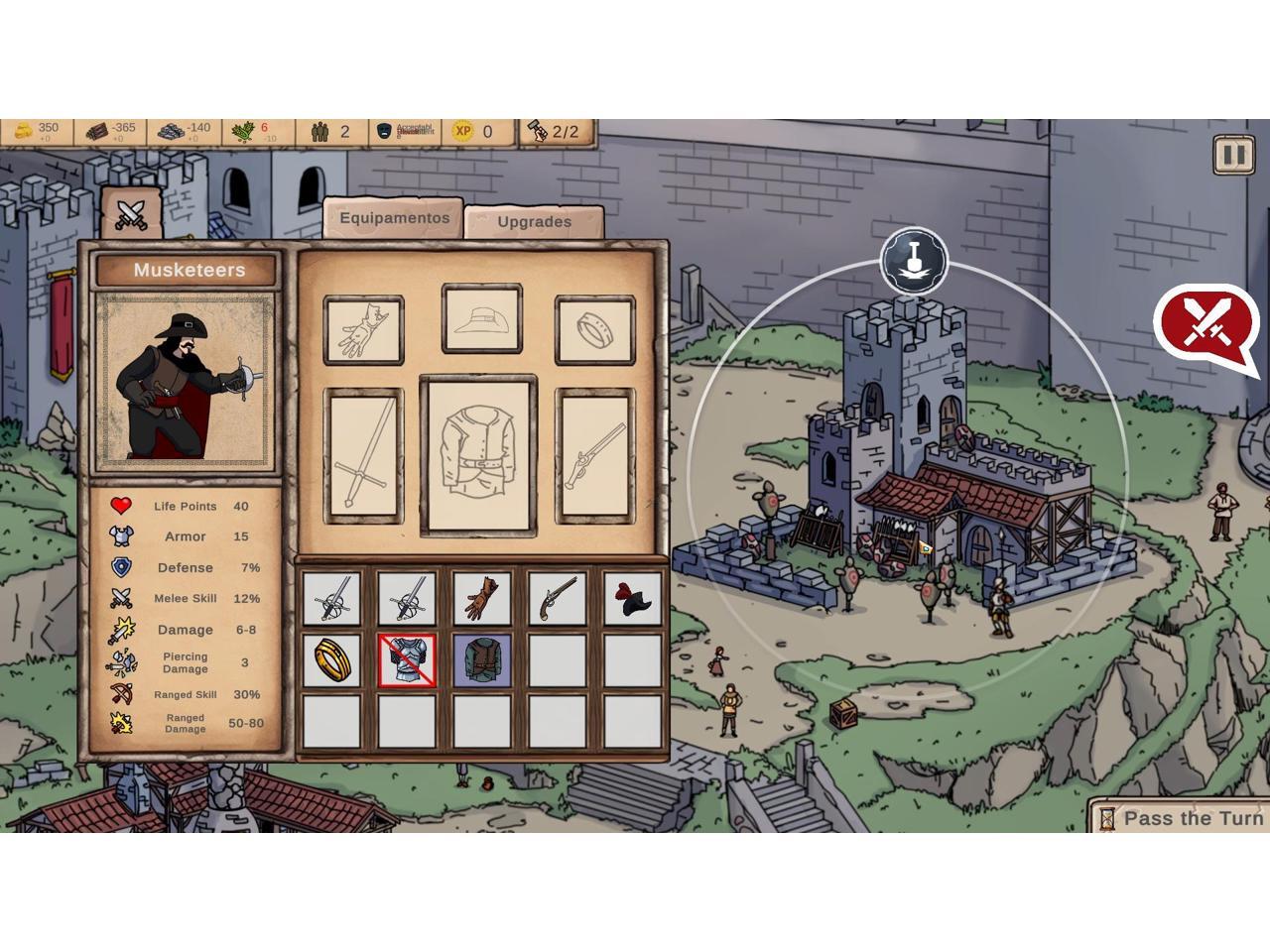Image resolution: width=1270 pixels, height=952 pixels.
Task: Select the empty musket equipment slot
Action: [x=594, y=455]
